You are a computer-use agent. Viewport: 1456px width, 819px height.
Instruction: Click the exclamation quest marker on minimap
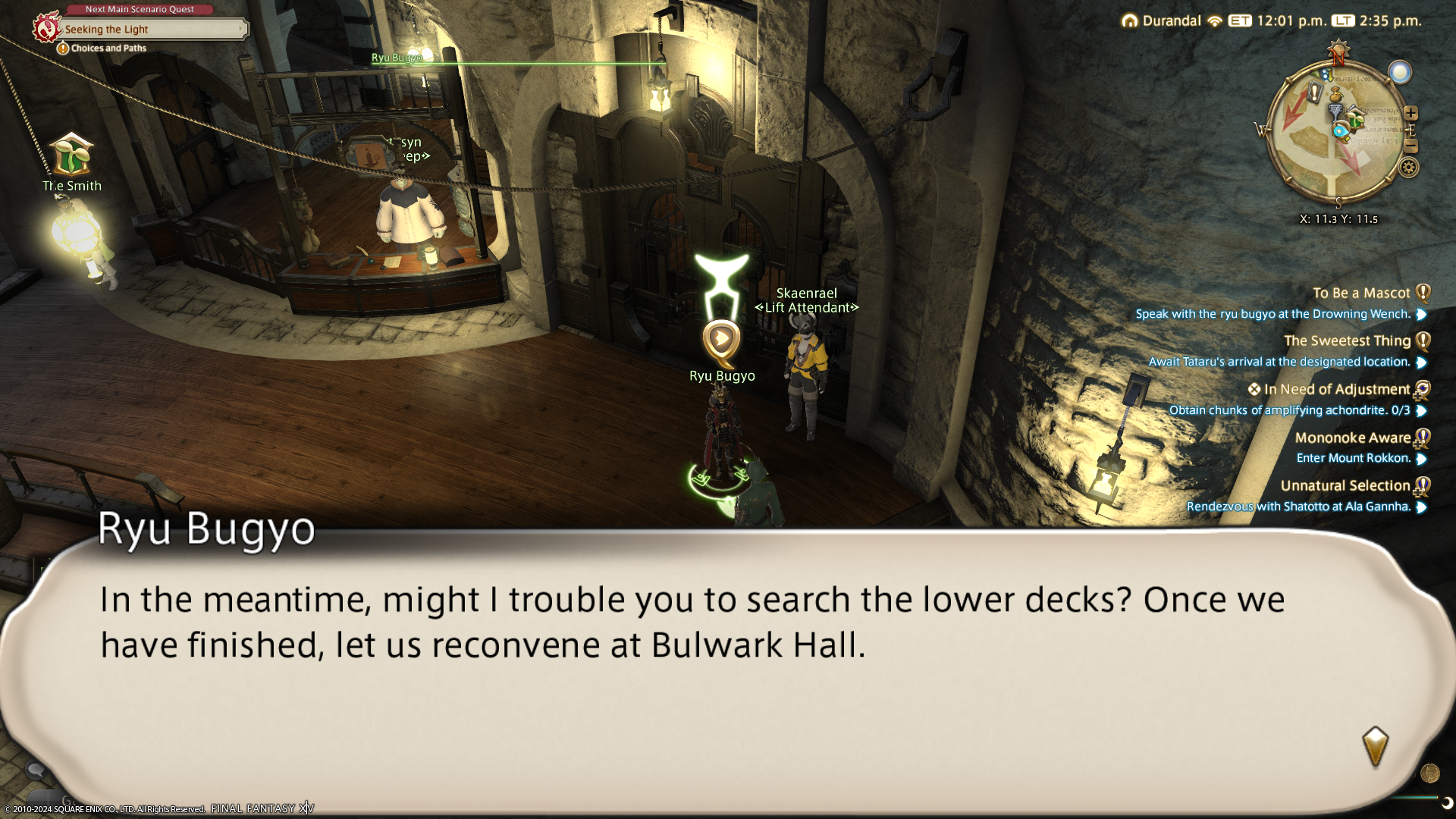[1314, 93]
